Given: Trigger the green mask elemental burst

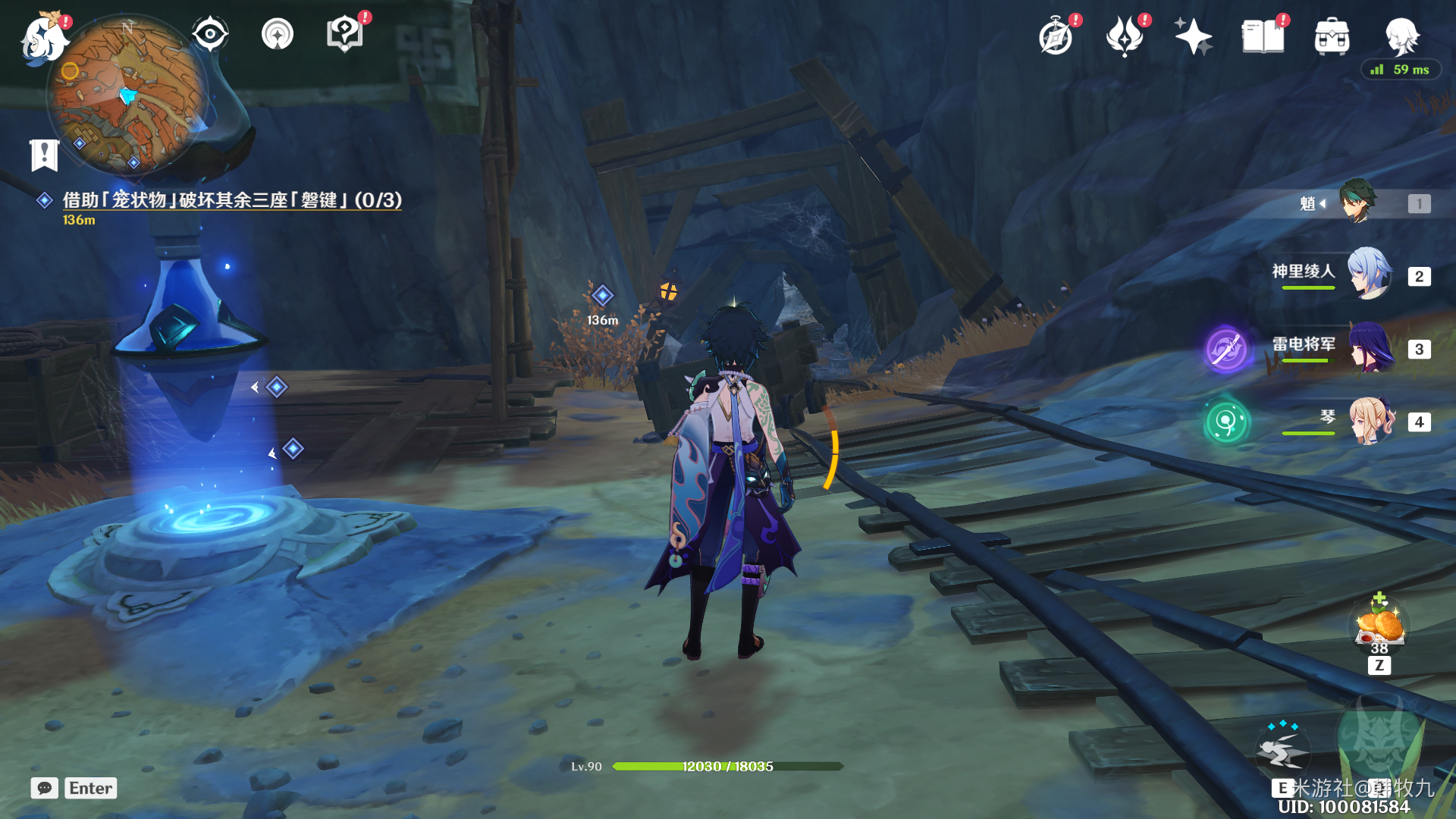Looking at the screenshot, I should 1379,739.
